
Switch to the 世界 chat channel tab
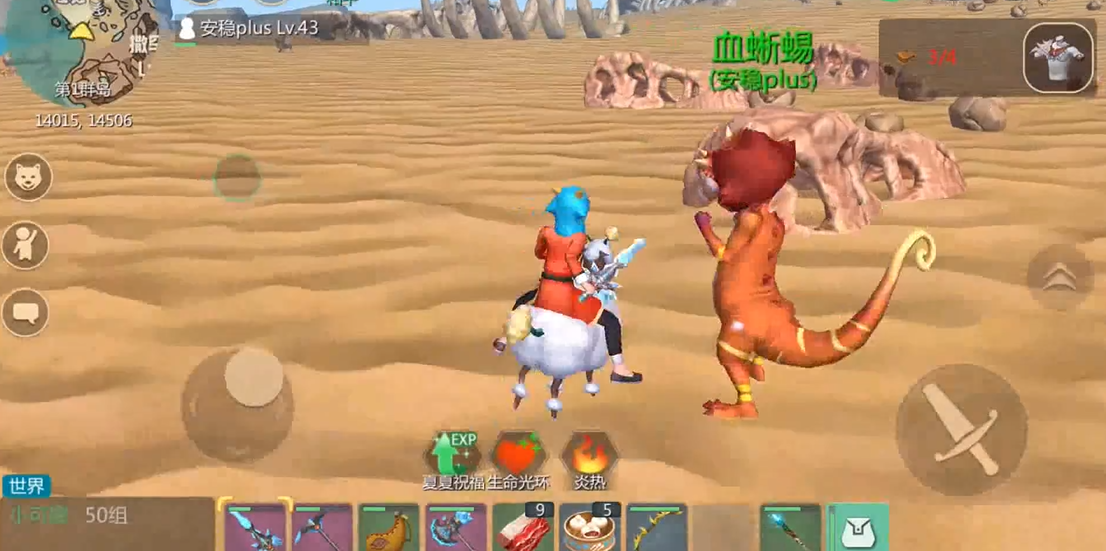[26, 486]
